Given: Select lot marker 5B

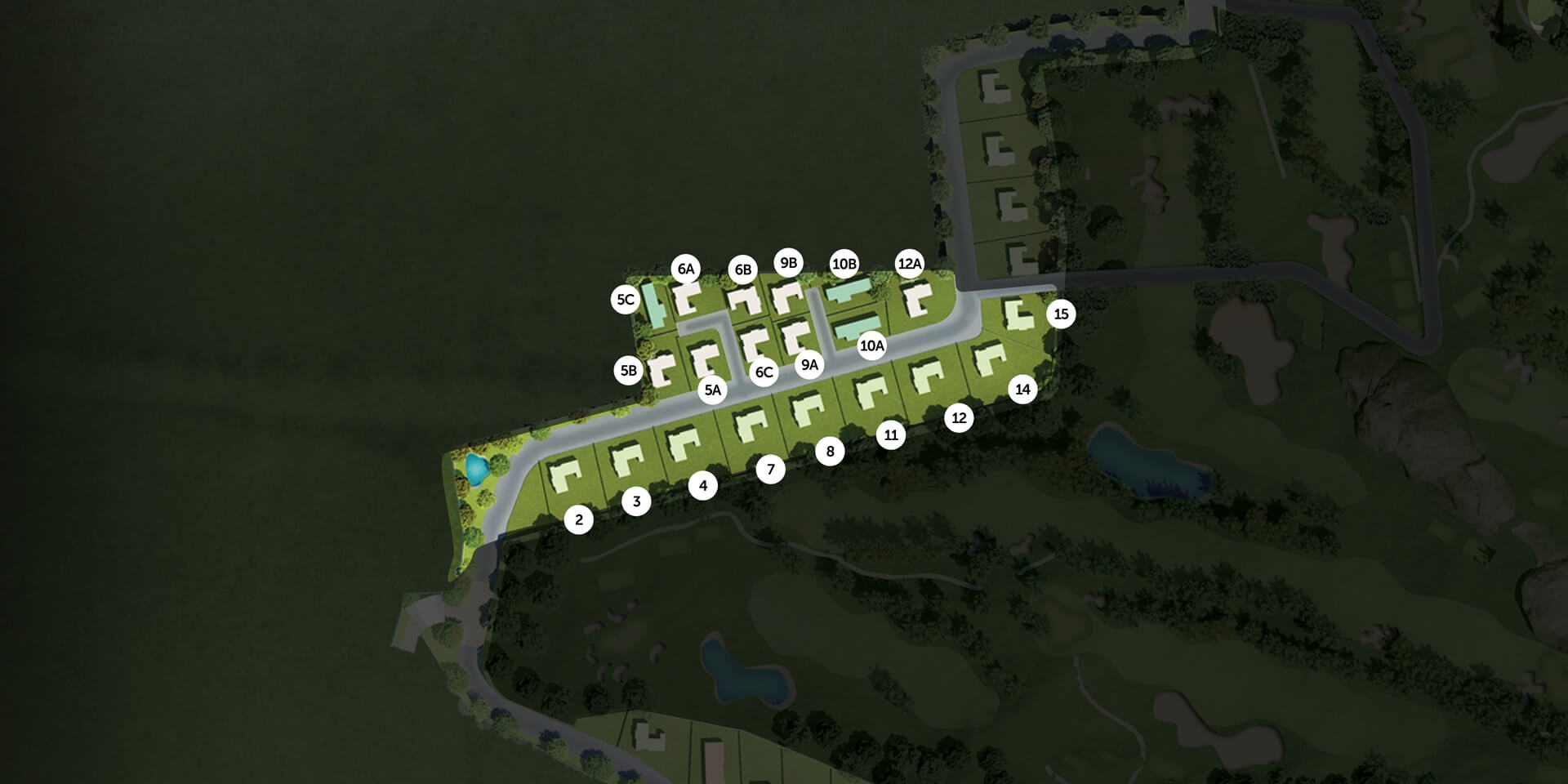Looking at the screenshot, I should (628, 371).
